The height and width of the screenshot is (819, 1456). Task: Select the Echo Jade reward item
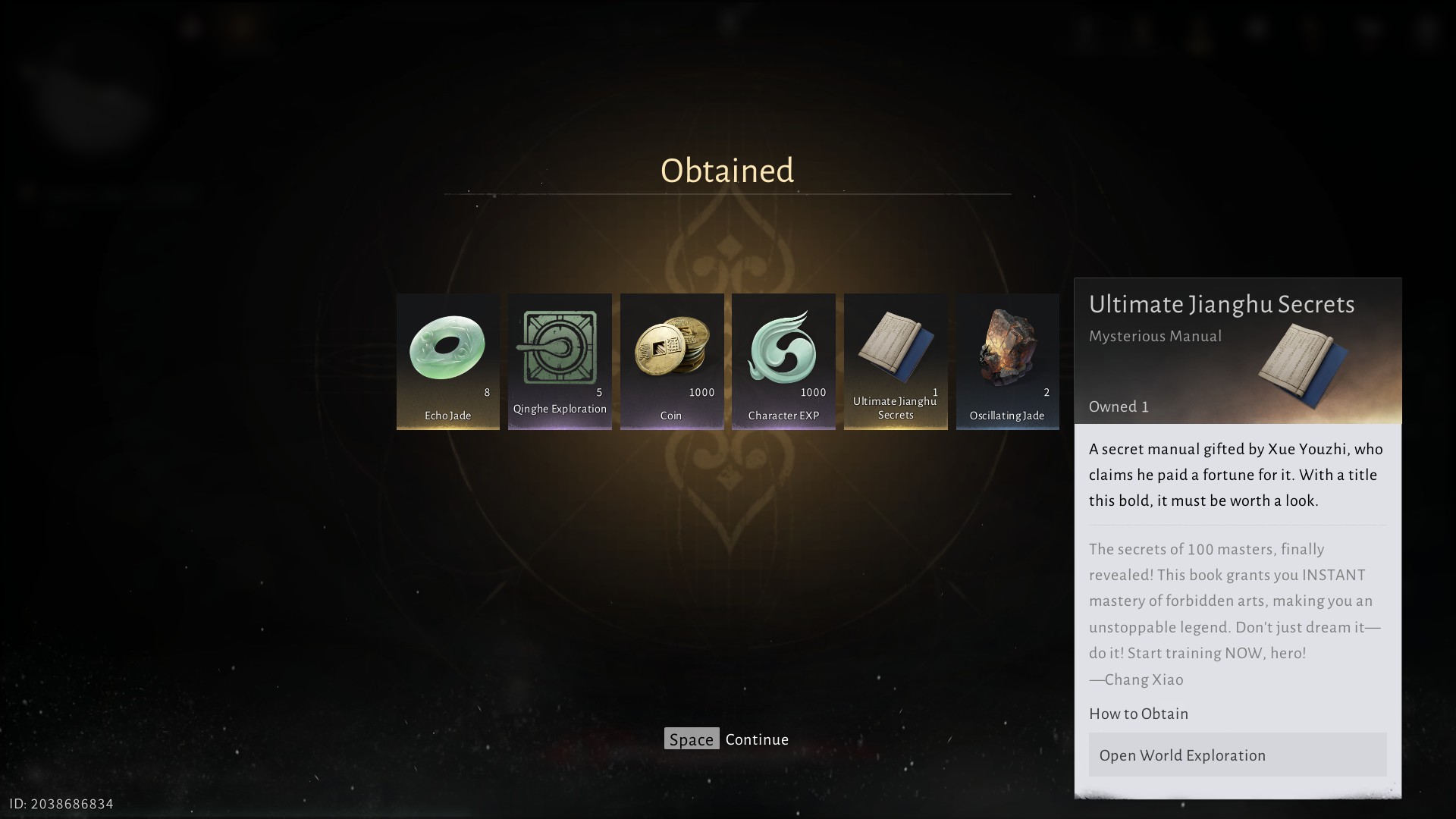tap(447, 361)
